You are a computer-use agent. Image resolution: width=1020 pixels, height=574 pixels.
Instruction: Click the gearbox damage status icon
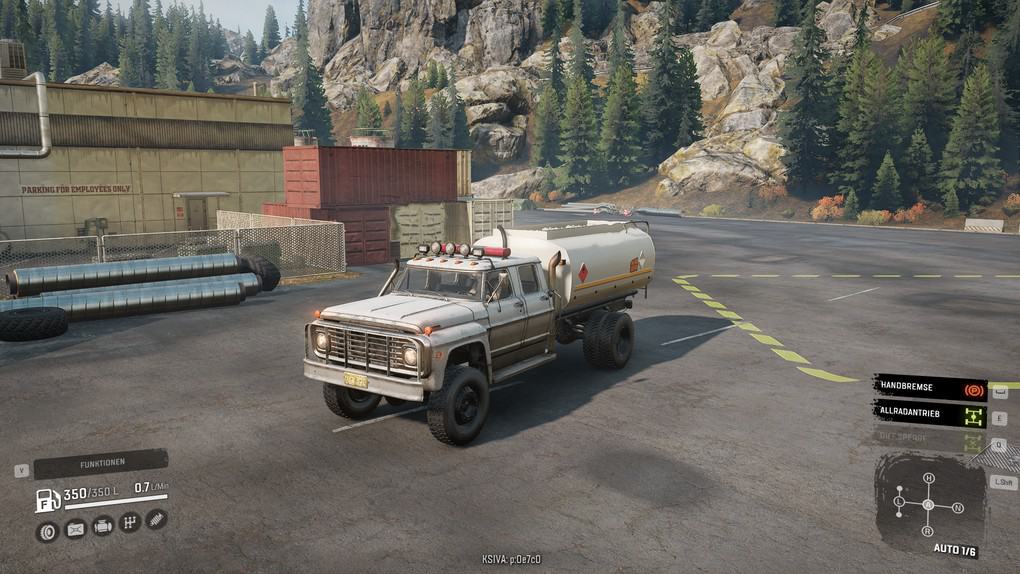(x=130, y=522)
